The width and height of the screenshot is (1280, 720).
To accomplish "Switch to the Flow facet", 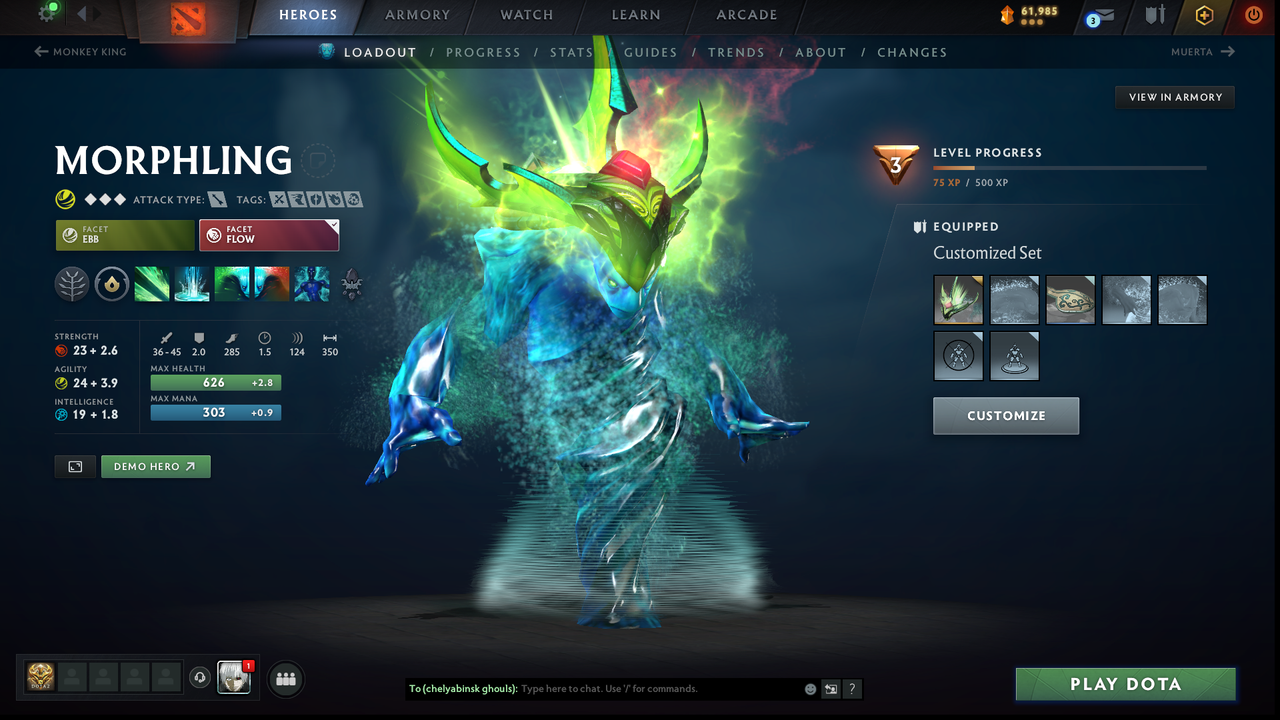I will [x=269, y=235].
